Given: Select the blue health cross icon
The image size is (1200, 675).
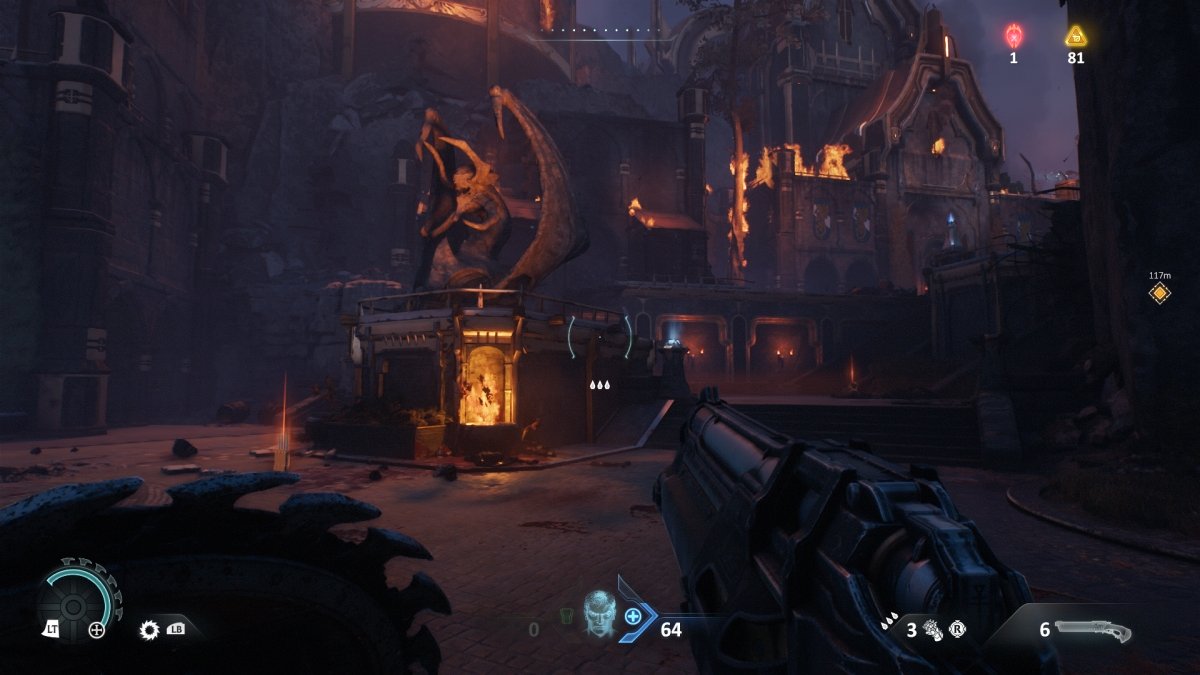Looking at the screenshot, I should [x=633, y=617].
